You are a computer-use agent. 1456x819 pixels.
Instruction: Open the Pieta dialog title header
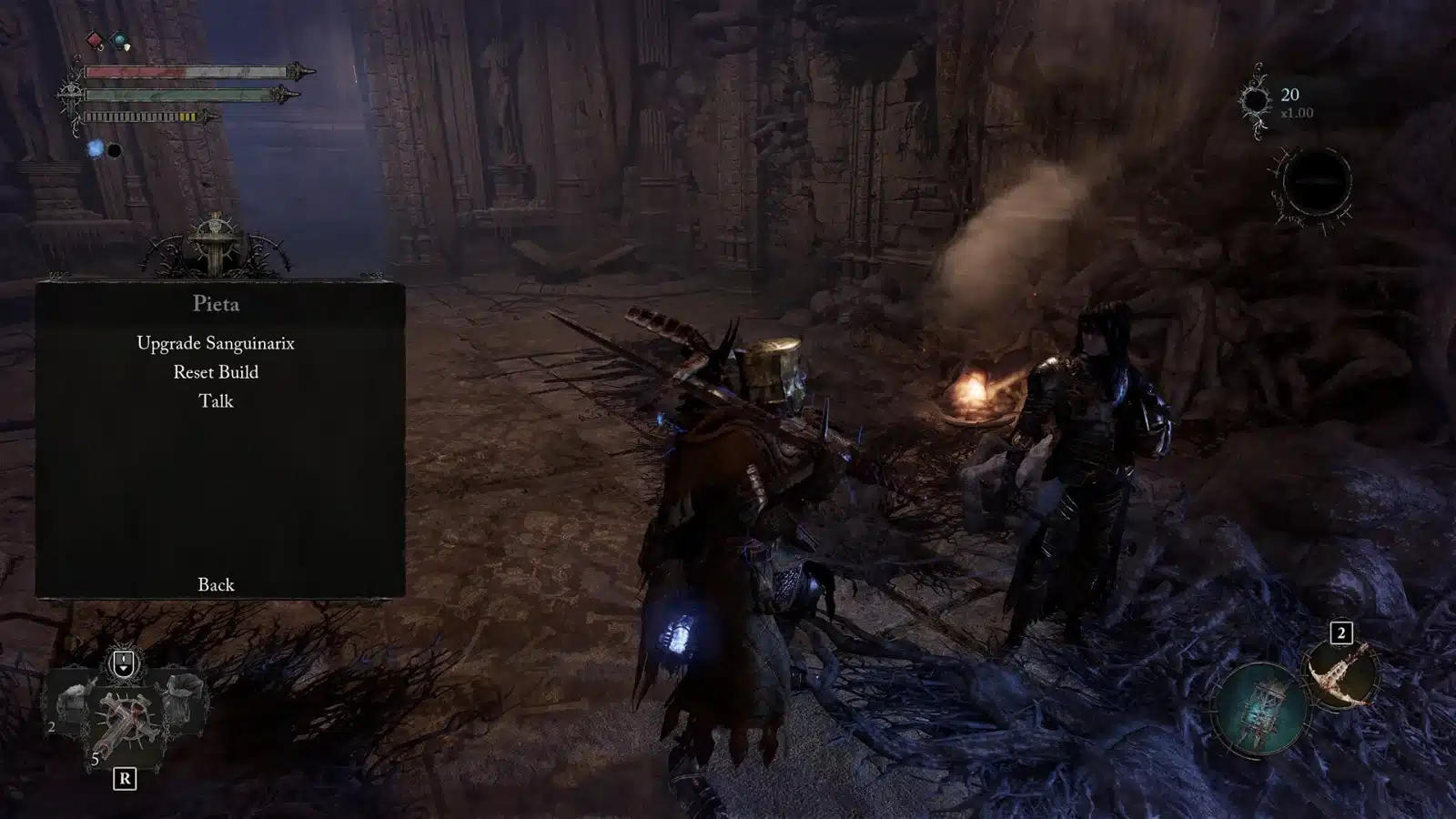217,305
